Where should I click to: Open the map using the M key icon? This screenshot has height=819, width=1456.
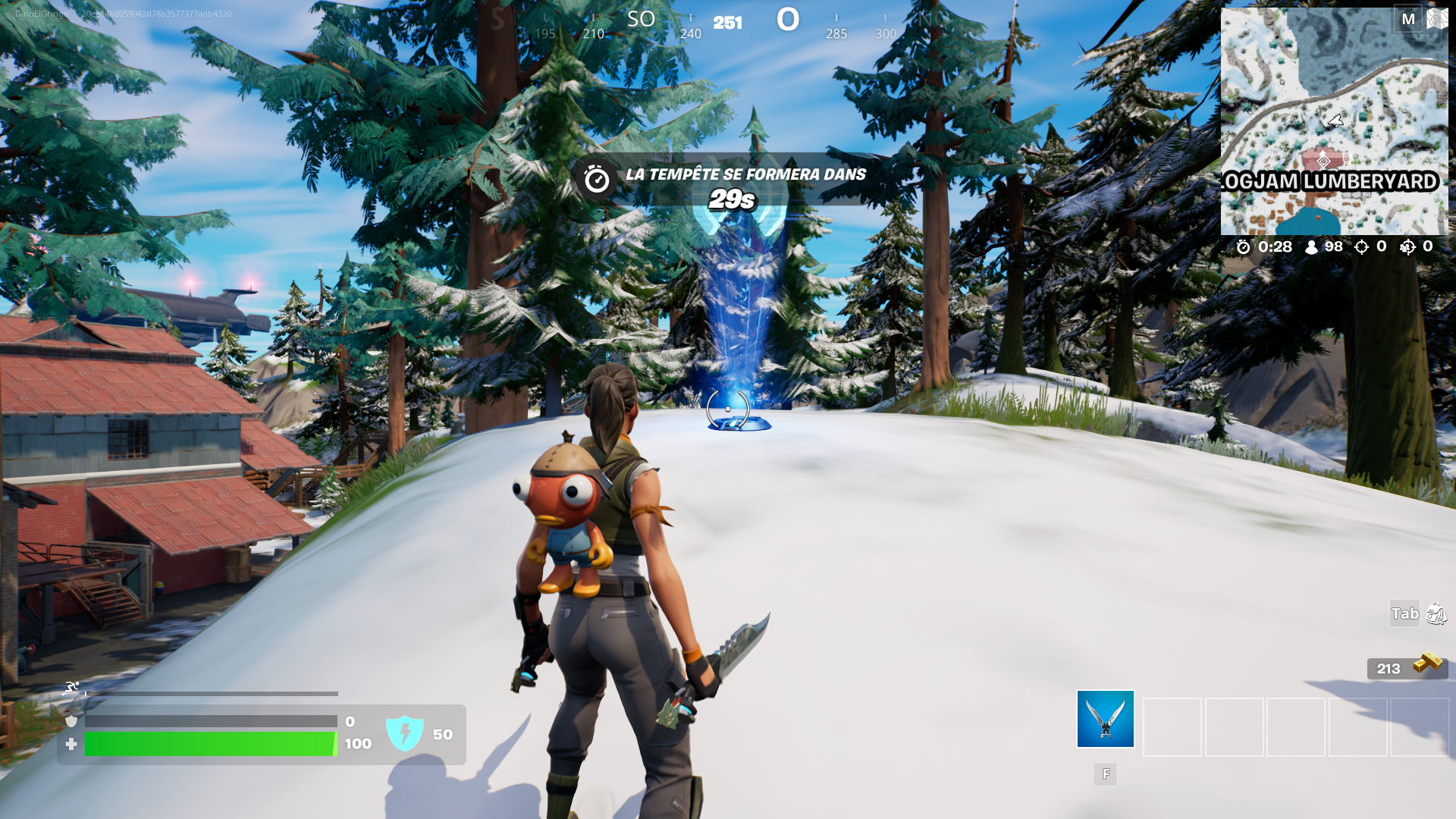[x=1410, y=19]
